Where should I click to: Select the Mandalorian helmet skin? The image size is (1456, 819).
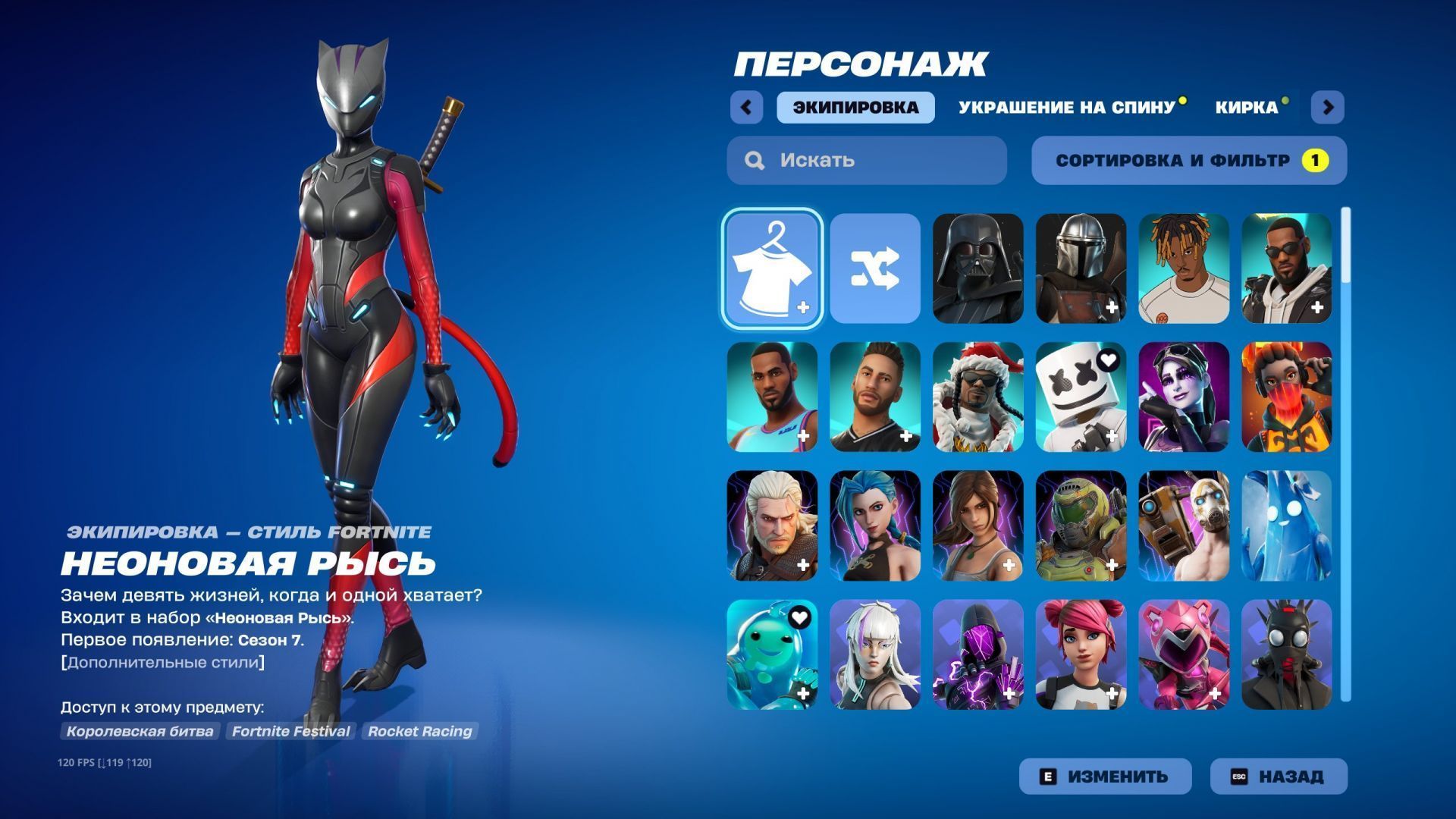point(1081,268)
